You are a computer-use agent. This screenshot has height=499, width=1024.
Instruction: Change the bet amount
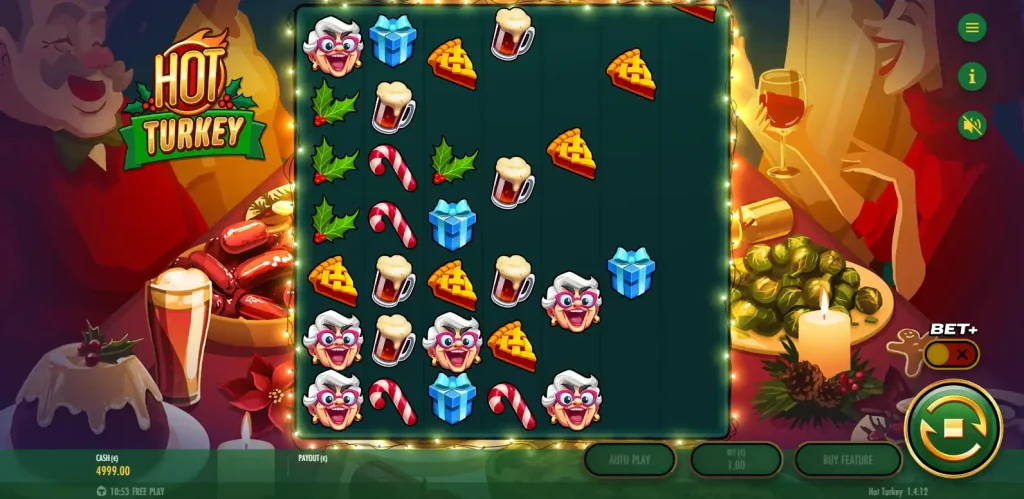(736, 460)
